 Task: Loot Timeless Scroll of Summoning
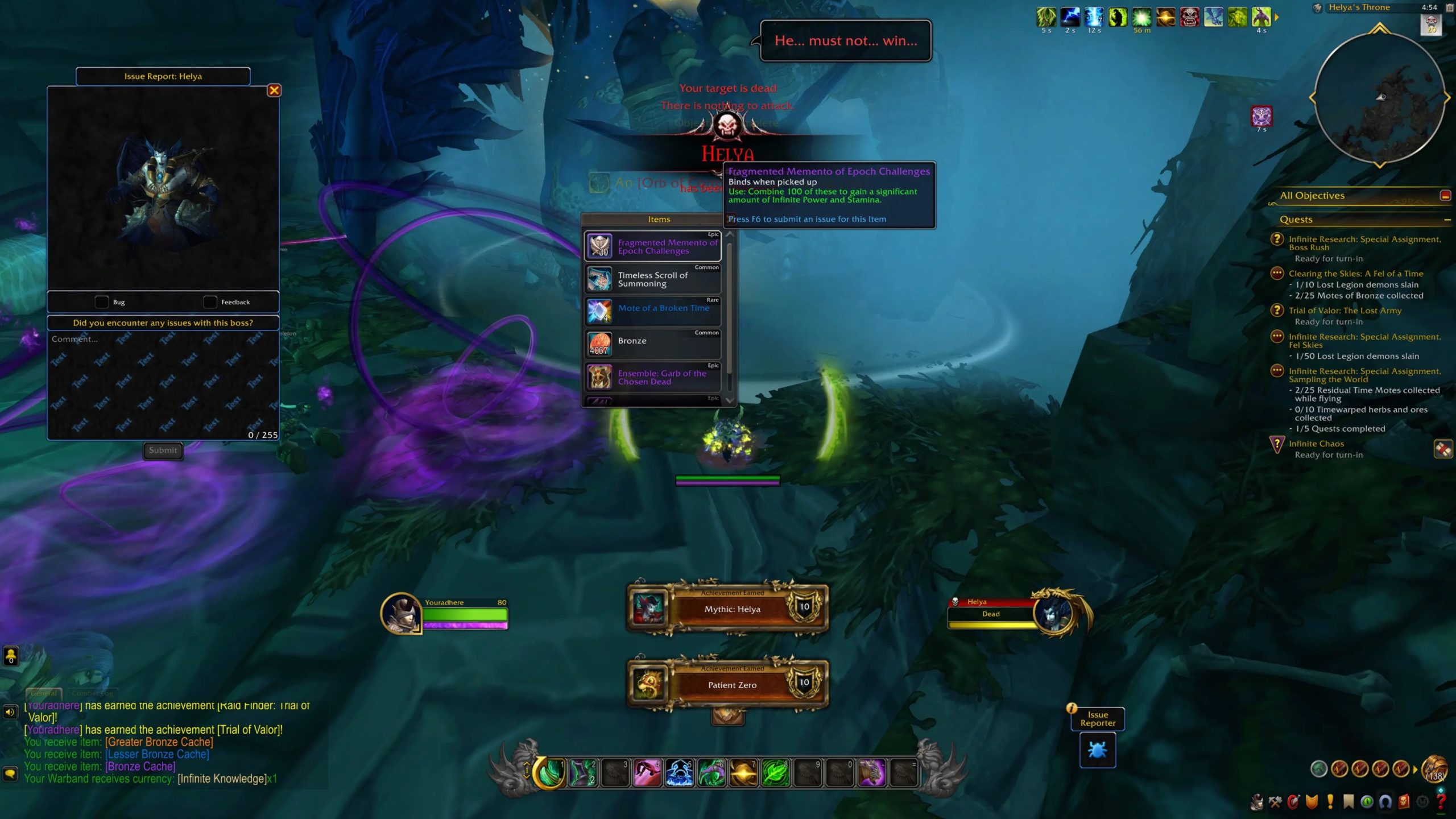653,279
